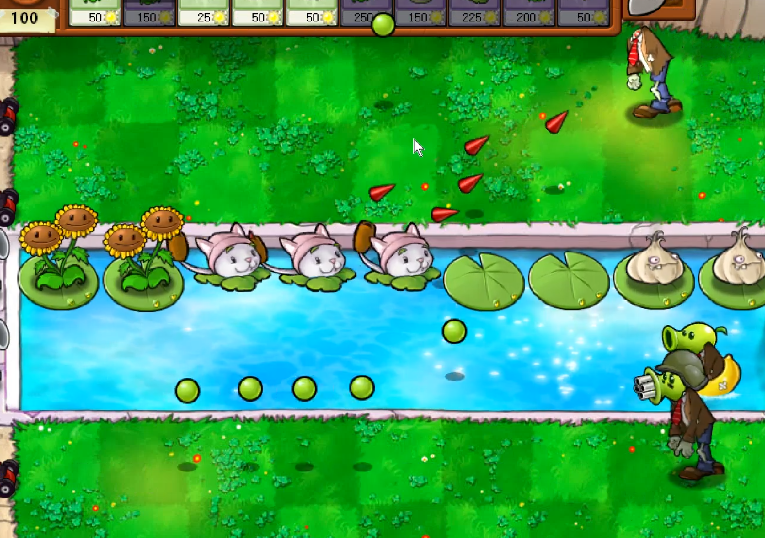Choose the 225-sun seed packet
This screenshot has height=538, width=765.
pyautogui.click(x=474, y=12)
